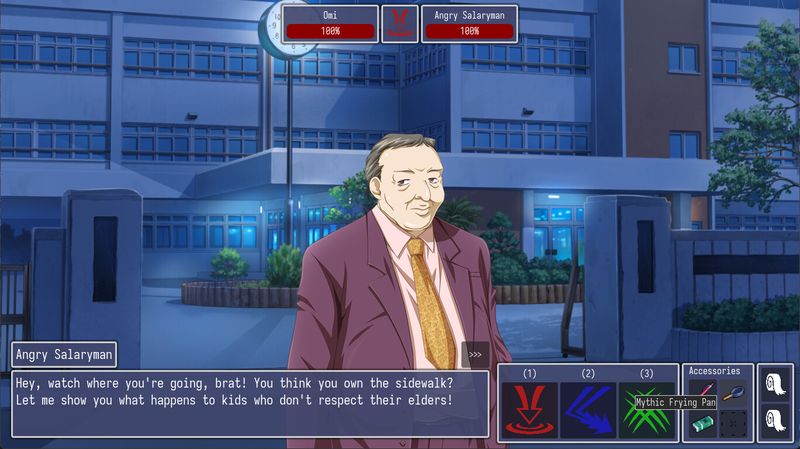Pick the green cash accessory slot
Screen dimensions: 800x449
[701, 424]
